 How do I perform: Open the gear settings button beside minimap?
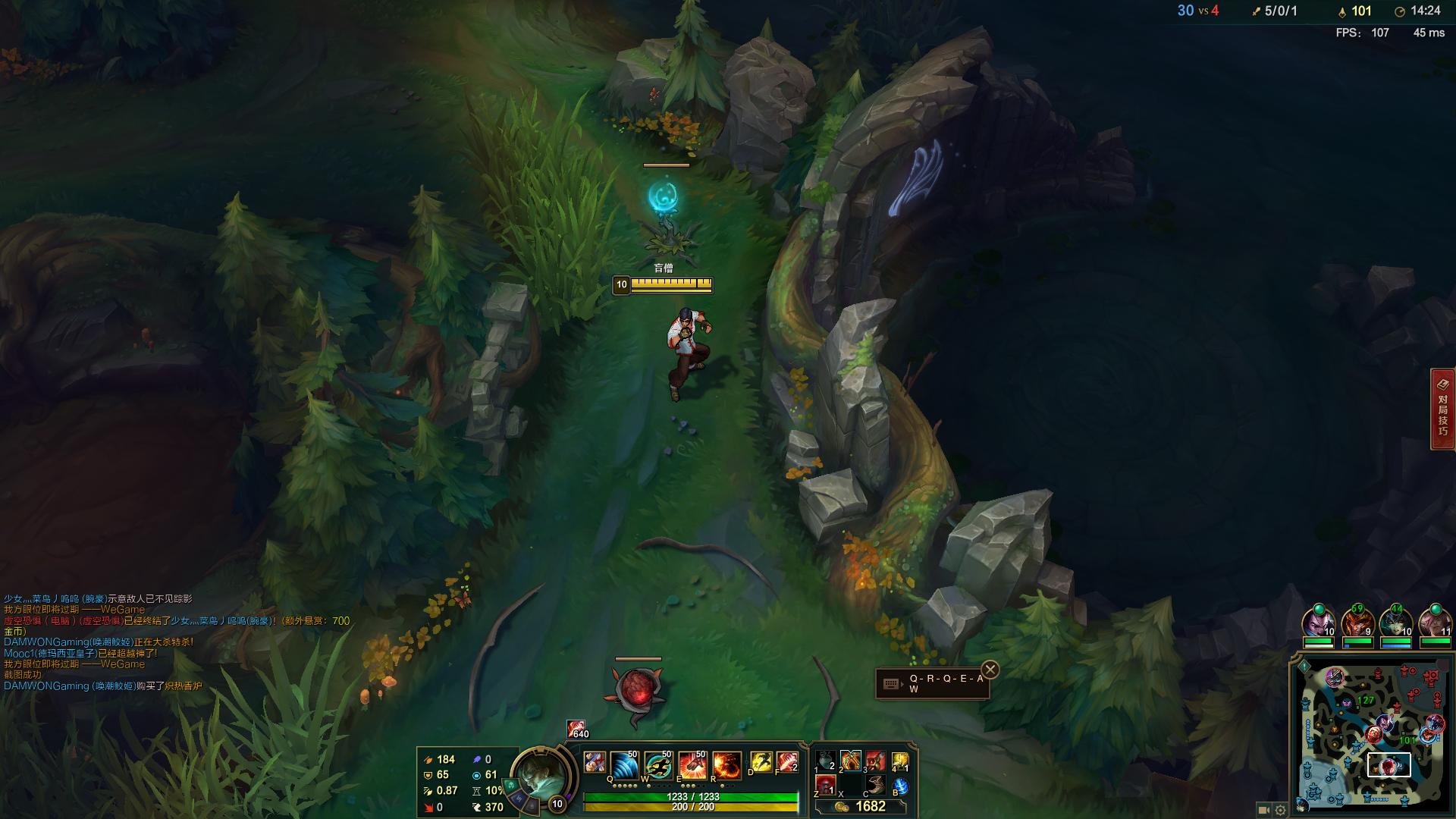1281,810
